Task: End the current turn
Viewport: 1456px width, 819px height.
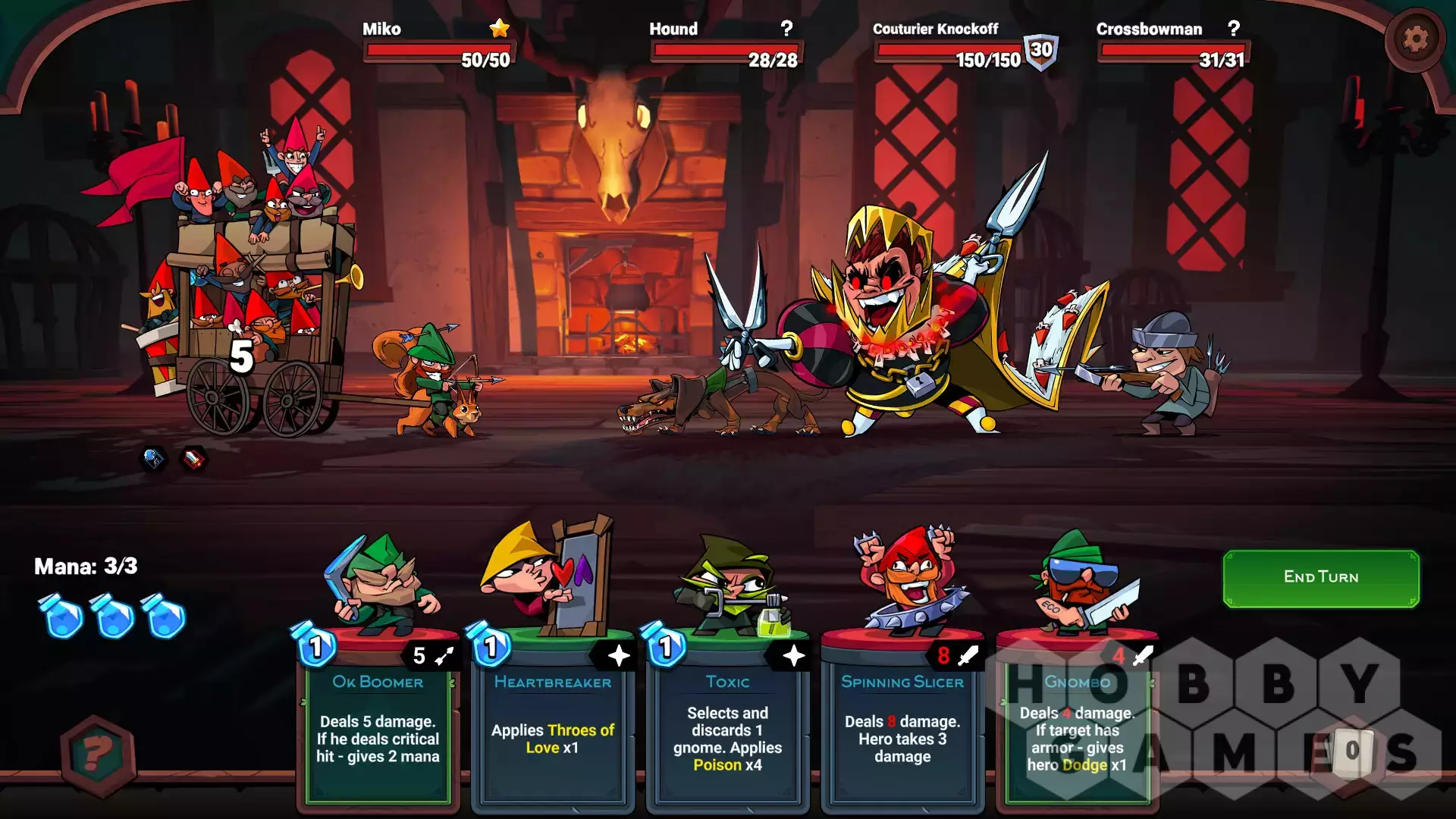Action: click(x=1320, y=578)
